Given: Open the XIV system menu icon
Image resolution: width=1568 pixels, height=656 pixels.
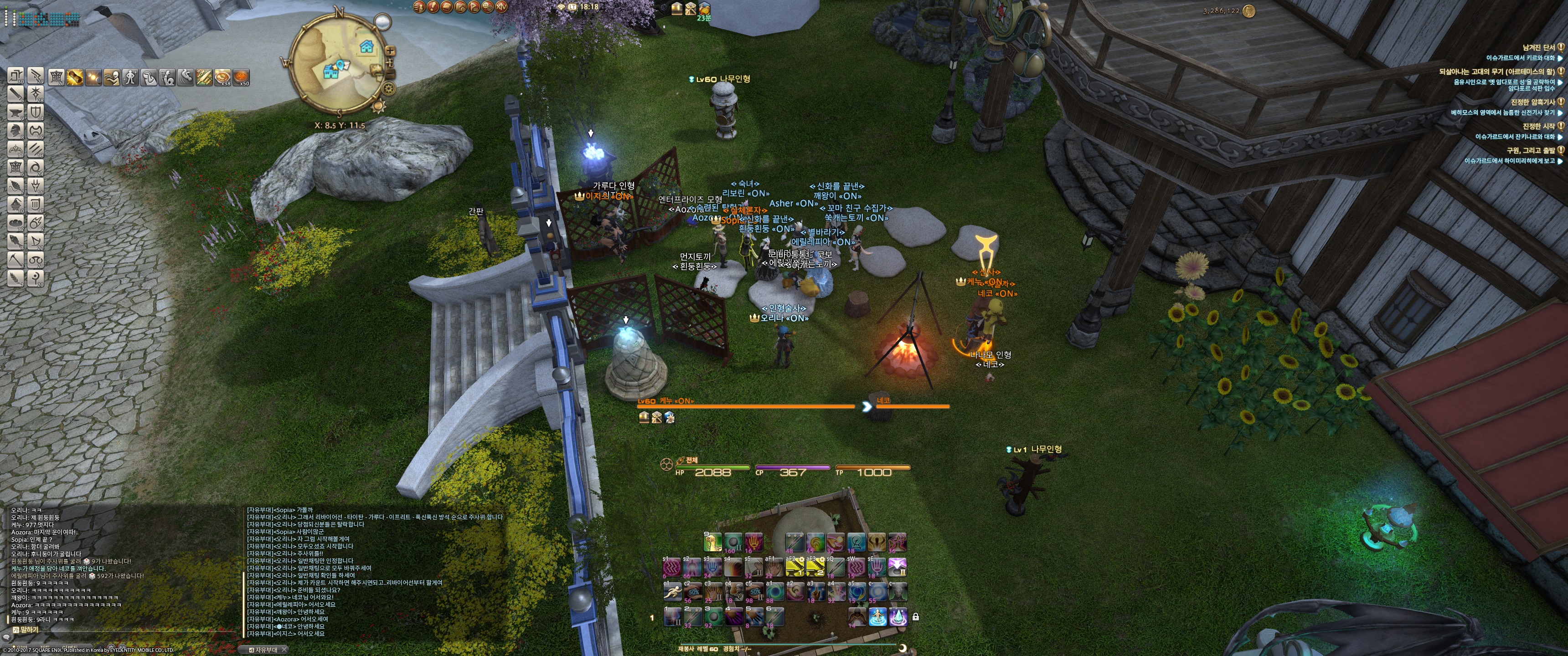Looking at the screenshot, I should 501,7.
